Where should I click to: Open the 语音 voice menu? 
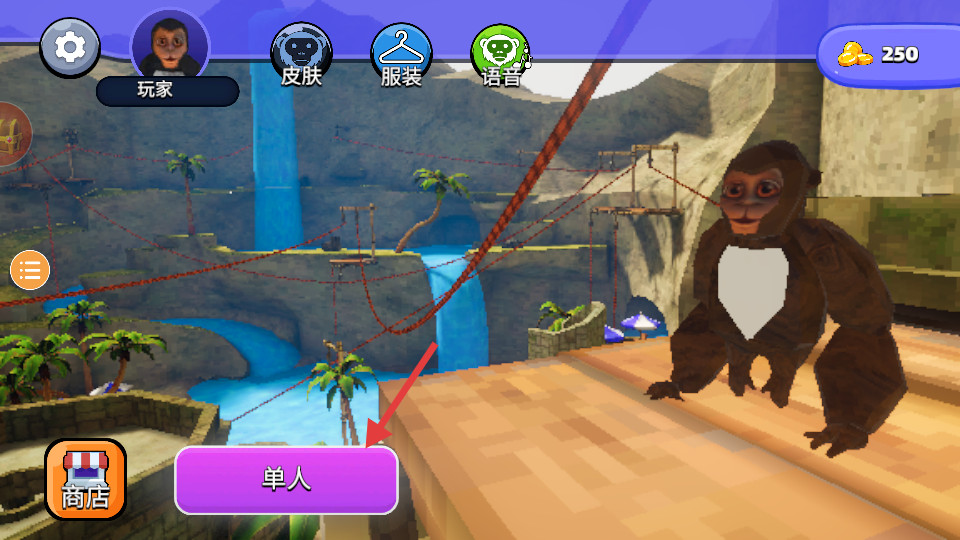point(501,54)
